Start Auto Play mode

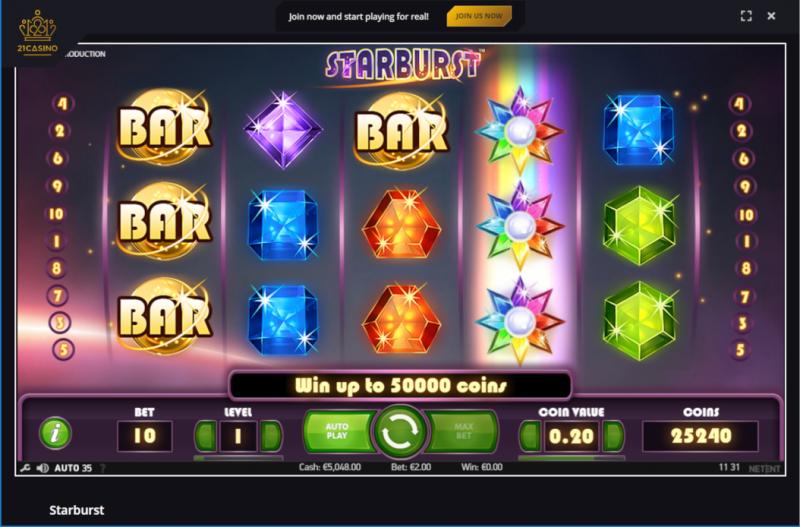(x=337, y=433)
